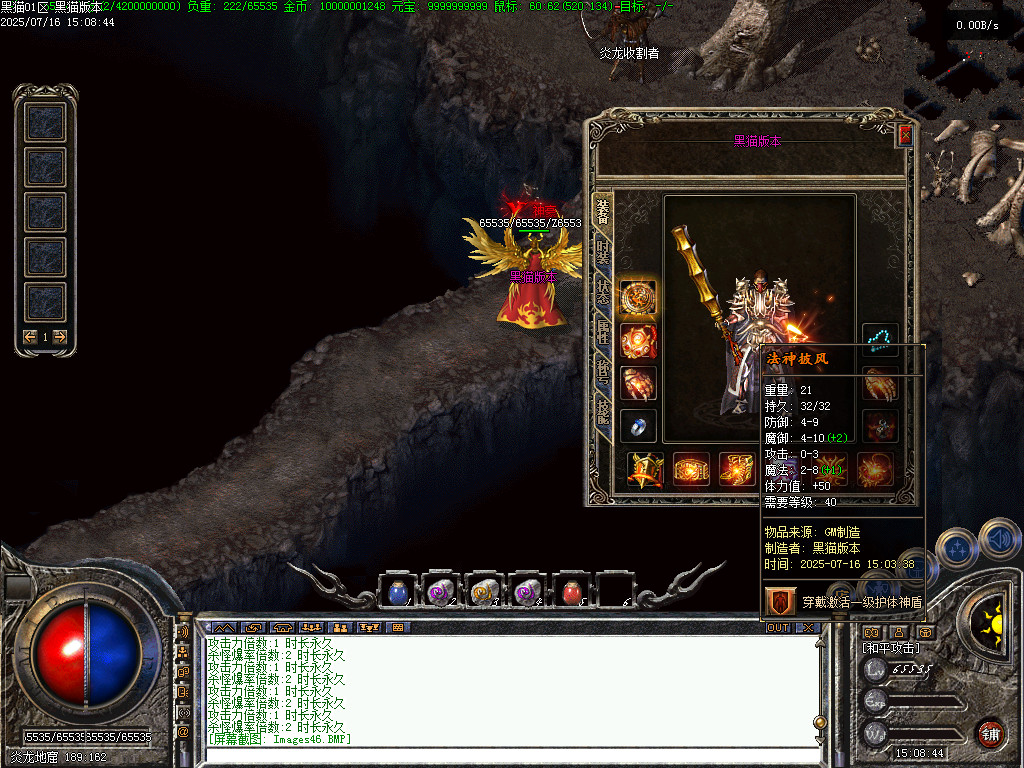Close the chat window with the X button
This screenshot has height=768, width=1024.
(808, 627)
